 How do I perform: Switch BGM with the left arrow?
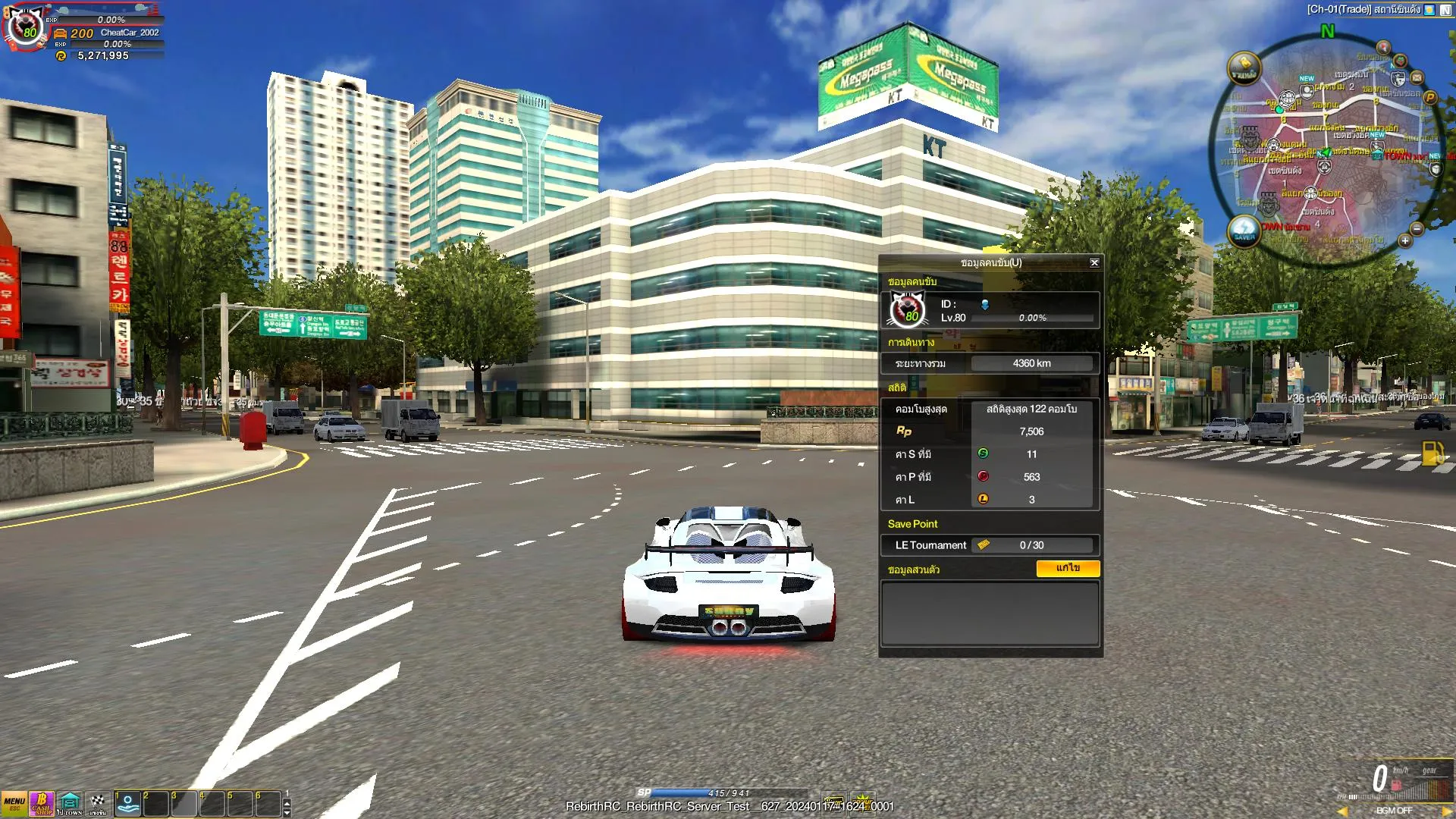click(1342, 811)
